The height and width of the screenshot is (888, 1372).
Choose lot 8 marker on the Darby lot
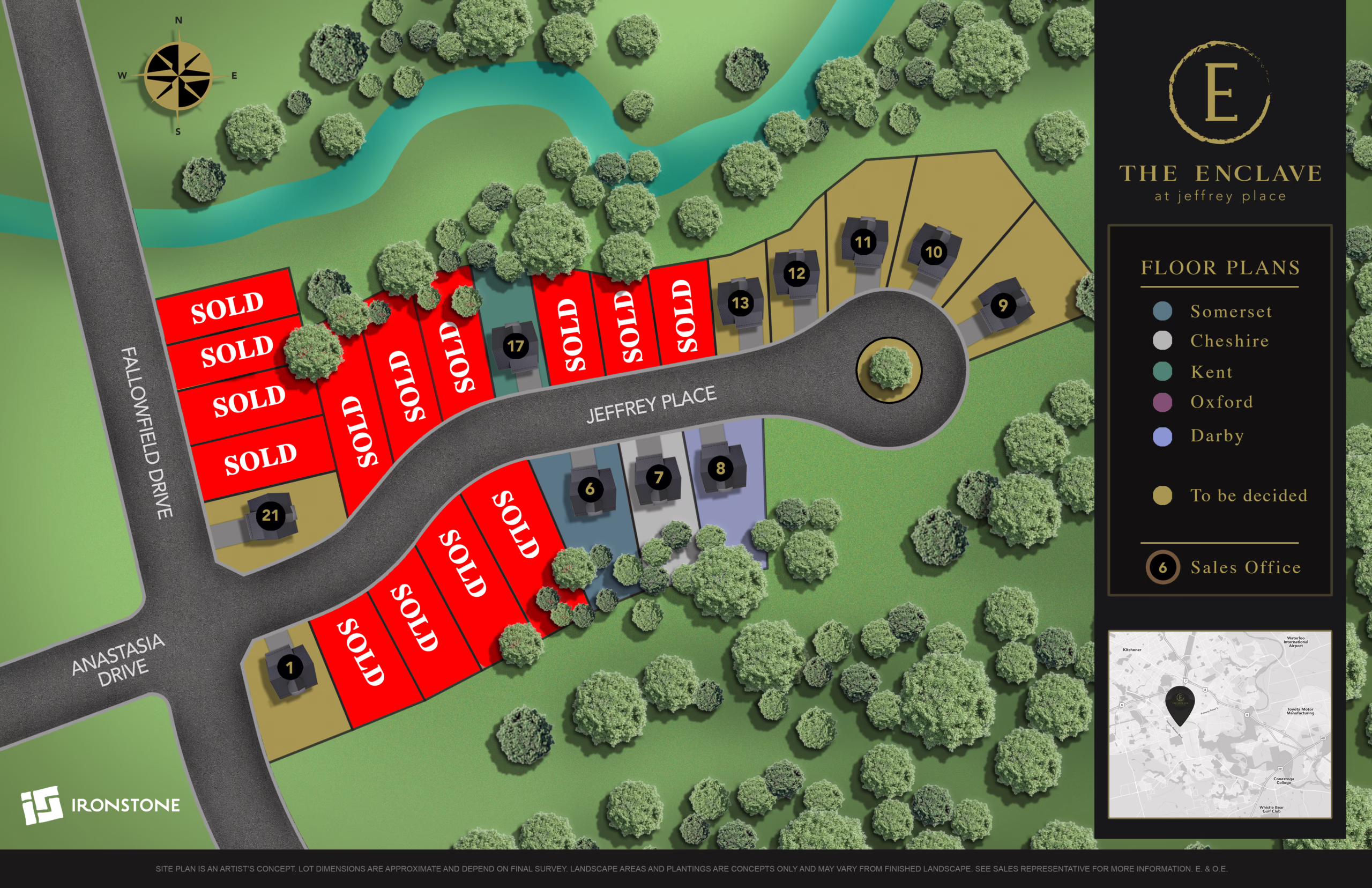[720, 468]
